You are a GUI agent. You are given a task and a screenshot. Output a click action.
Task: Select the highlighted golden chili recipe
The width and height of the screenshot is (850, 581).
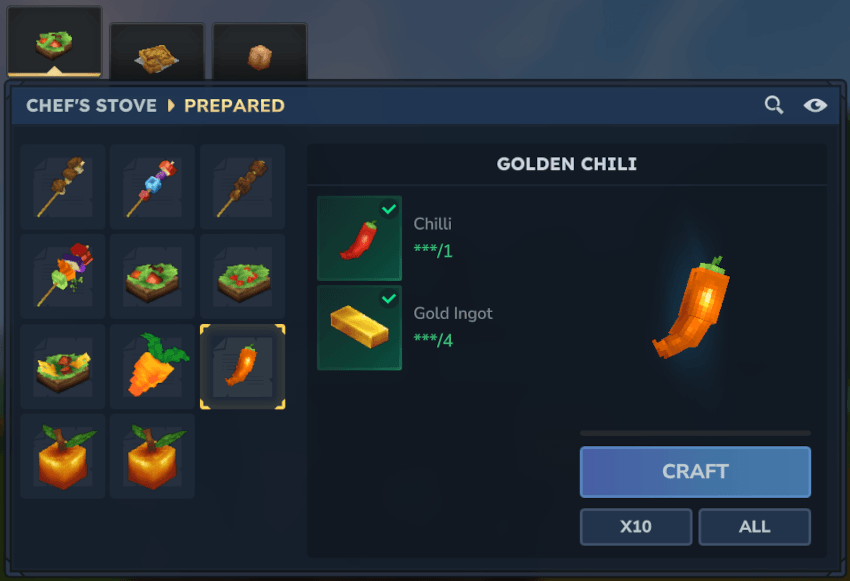tap(243, 366)
